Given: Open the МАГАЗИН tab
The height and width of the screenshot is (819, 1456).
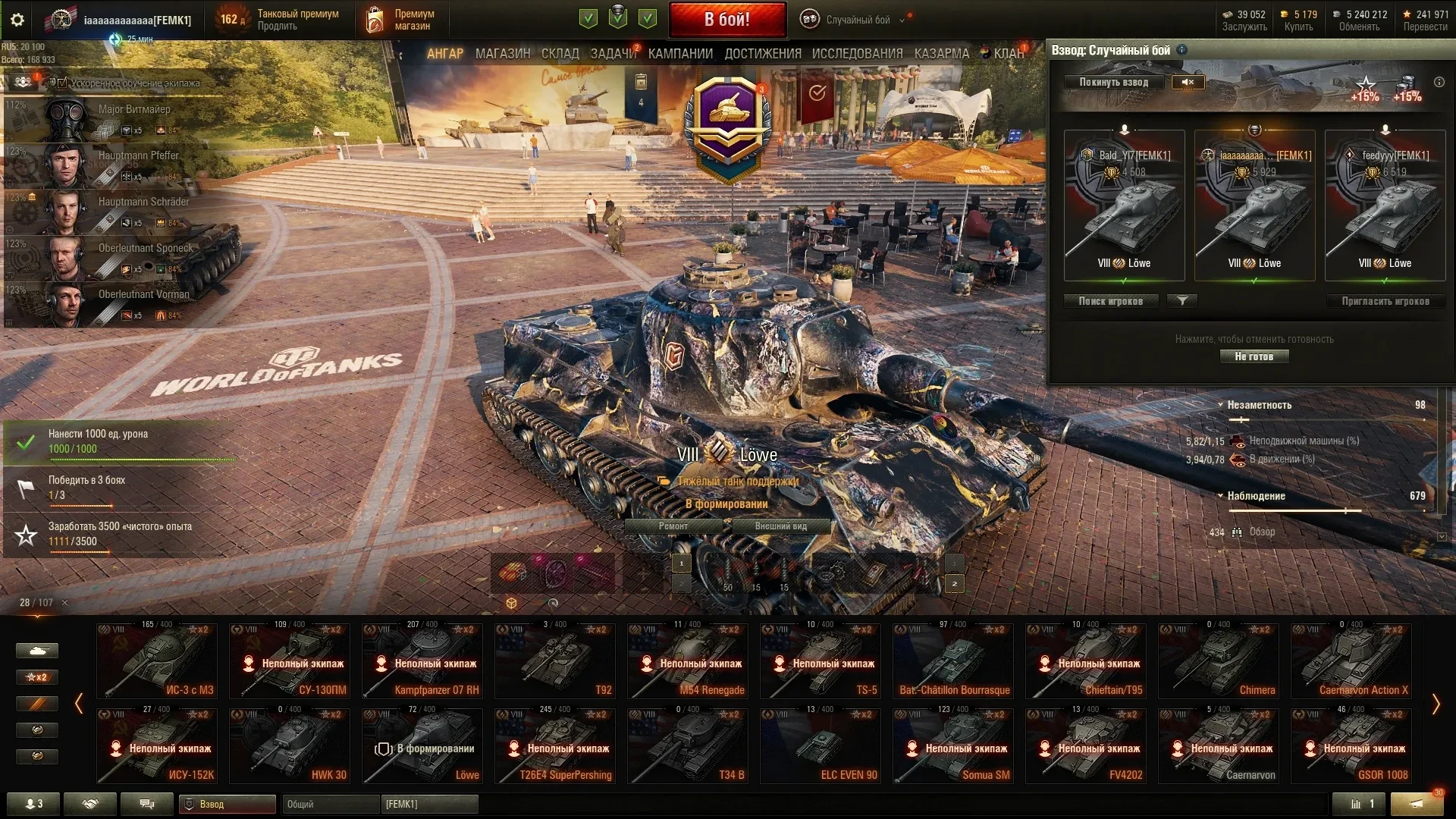Looking at the screenshot, I should [502, 54].
